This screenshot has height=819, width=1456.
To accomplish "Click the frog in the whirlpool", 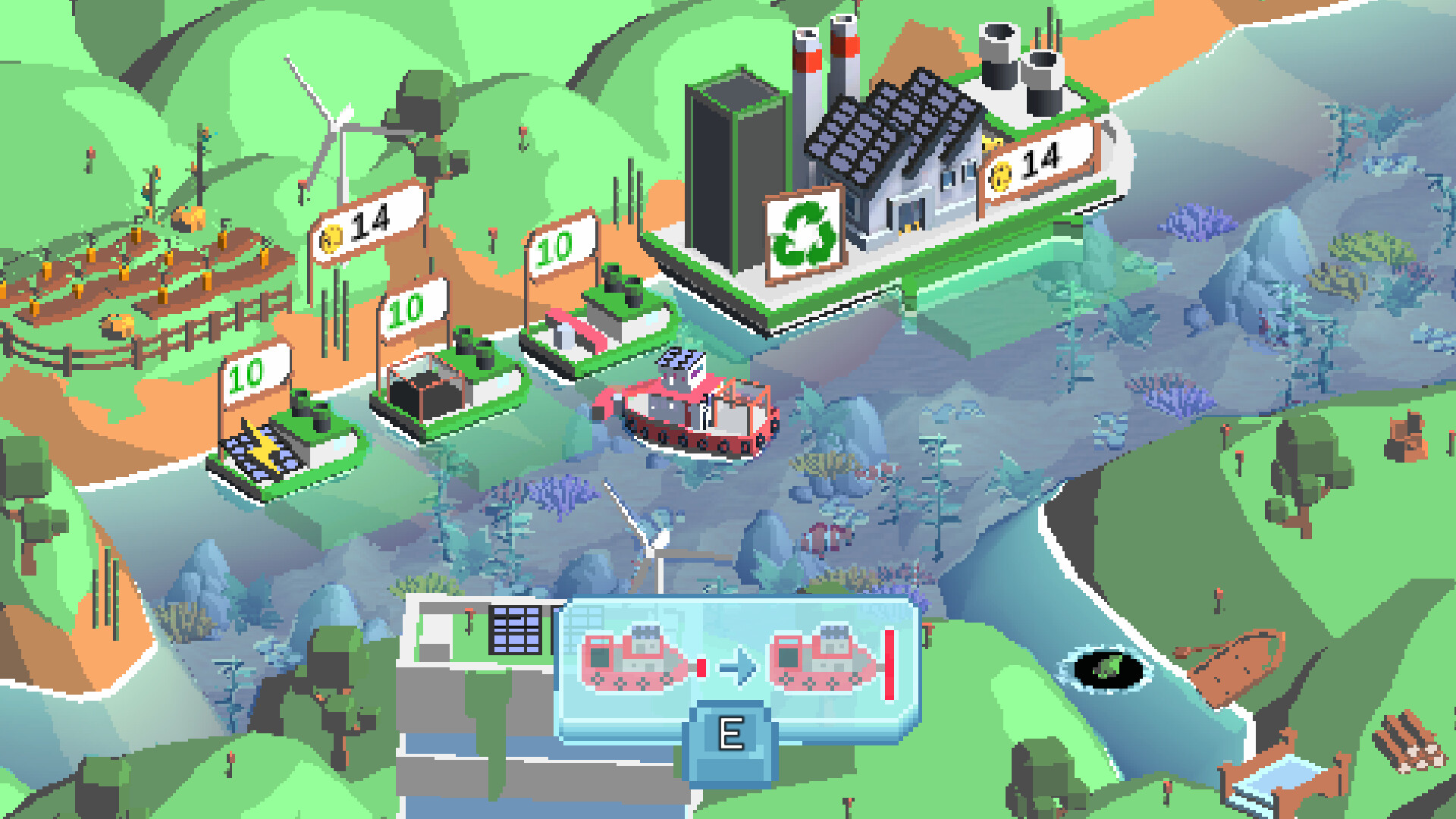I will (x=1107, y=667).
